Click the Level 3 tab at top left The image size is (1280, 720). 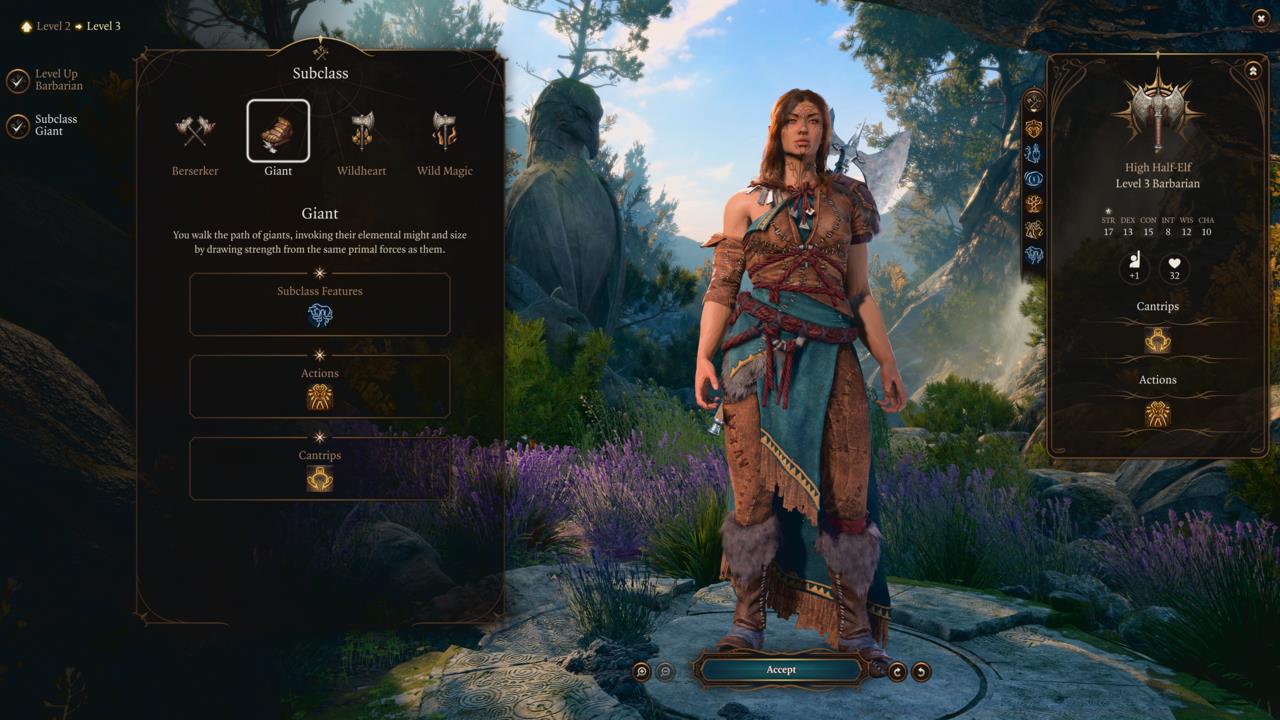(104, 26)
